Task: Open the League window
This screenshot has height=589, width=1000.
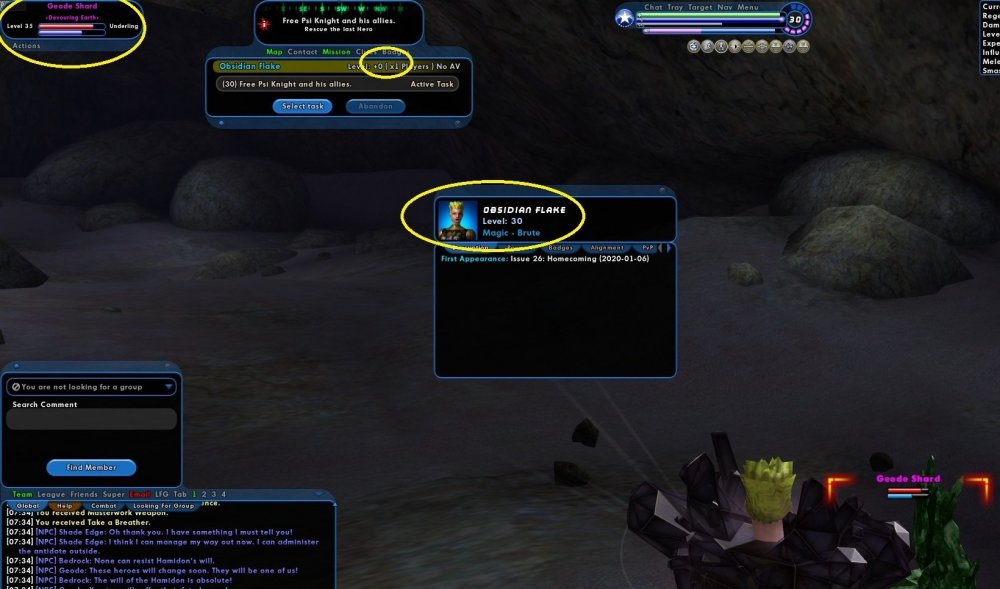Action: point(52,494)
